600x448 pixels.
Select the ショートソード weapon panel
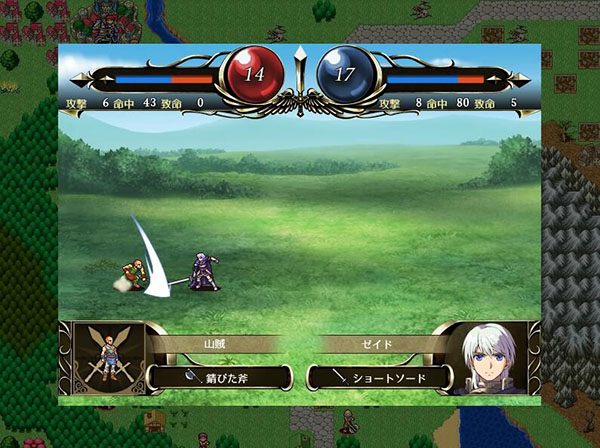[380, 377]
